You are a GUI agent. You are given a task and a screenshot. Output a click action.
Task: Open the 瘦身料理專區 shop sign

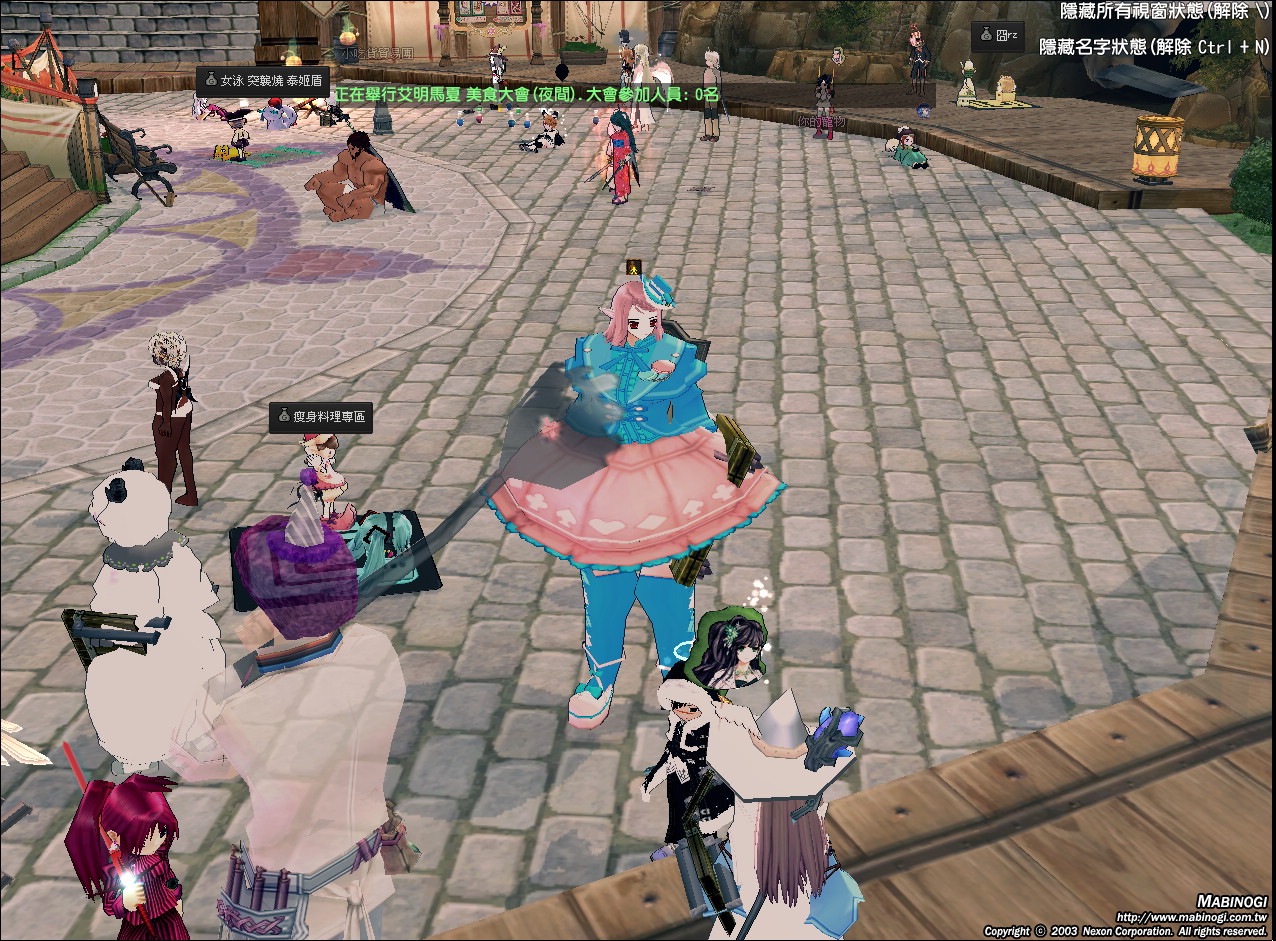point(321,417)
